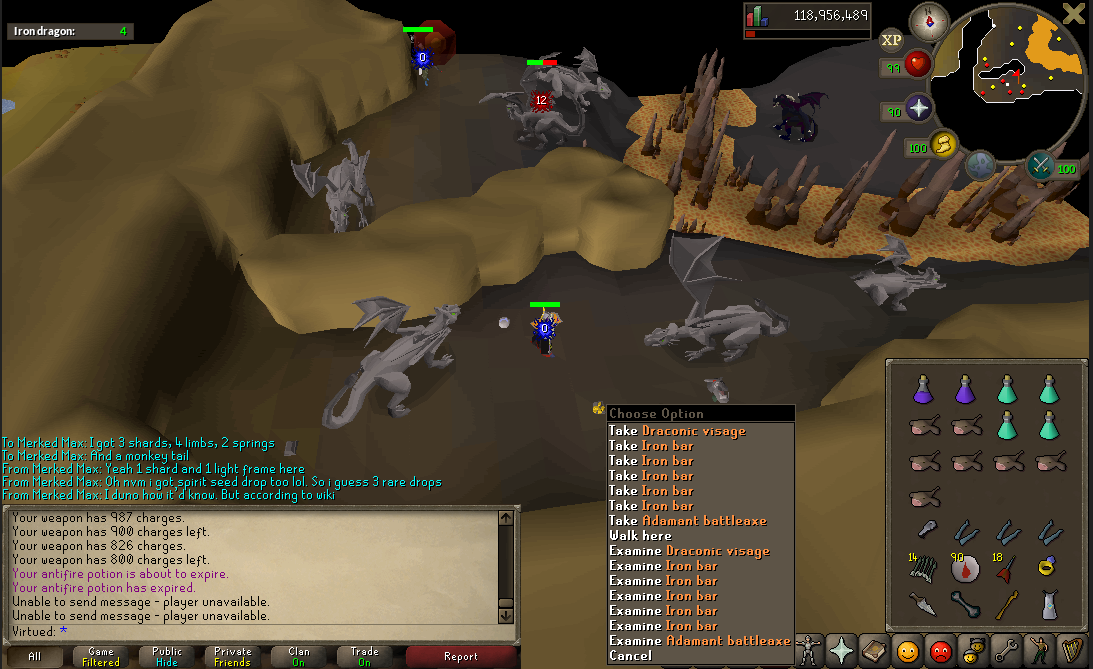
Task: Click the Clan chat tab
Action: coord(299,657)
